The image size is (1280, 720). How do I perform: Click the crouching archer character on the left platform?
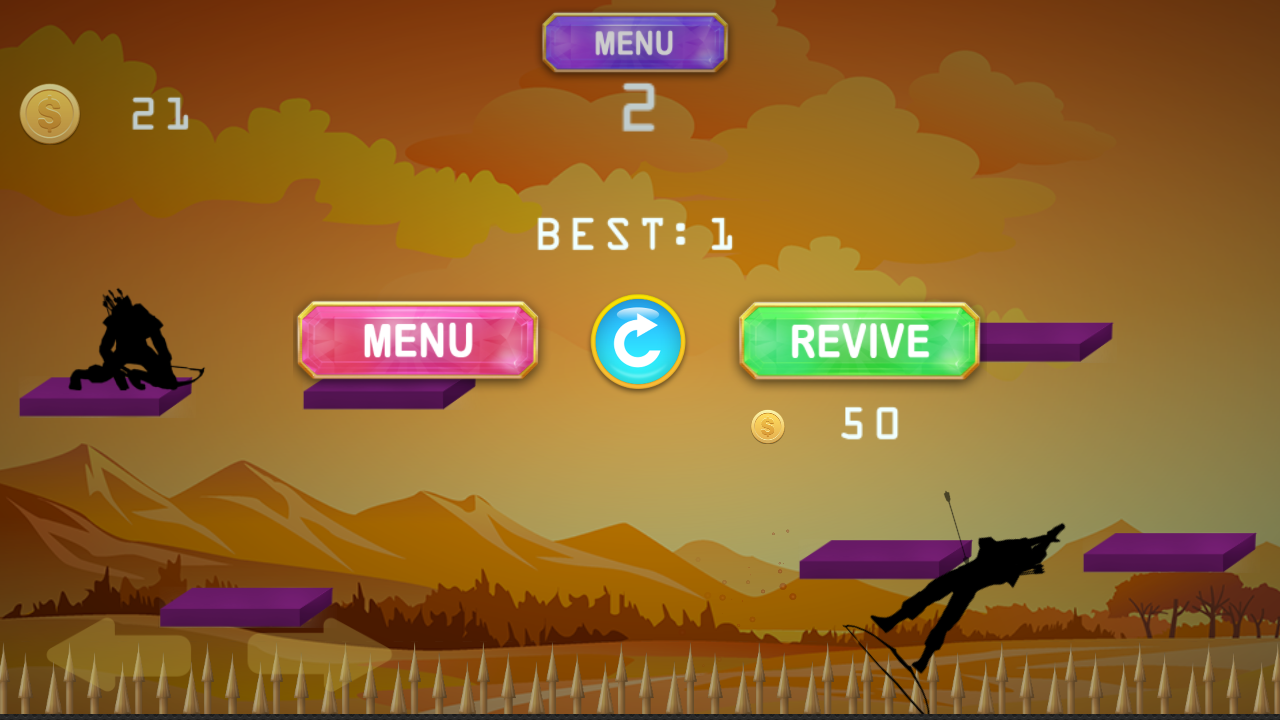point(130,340)
